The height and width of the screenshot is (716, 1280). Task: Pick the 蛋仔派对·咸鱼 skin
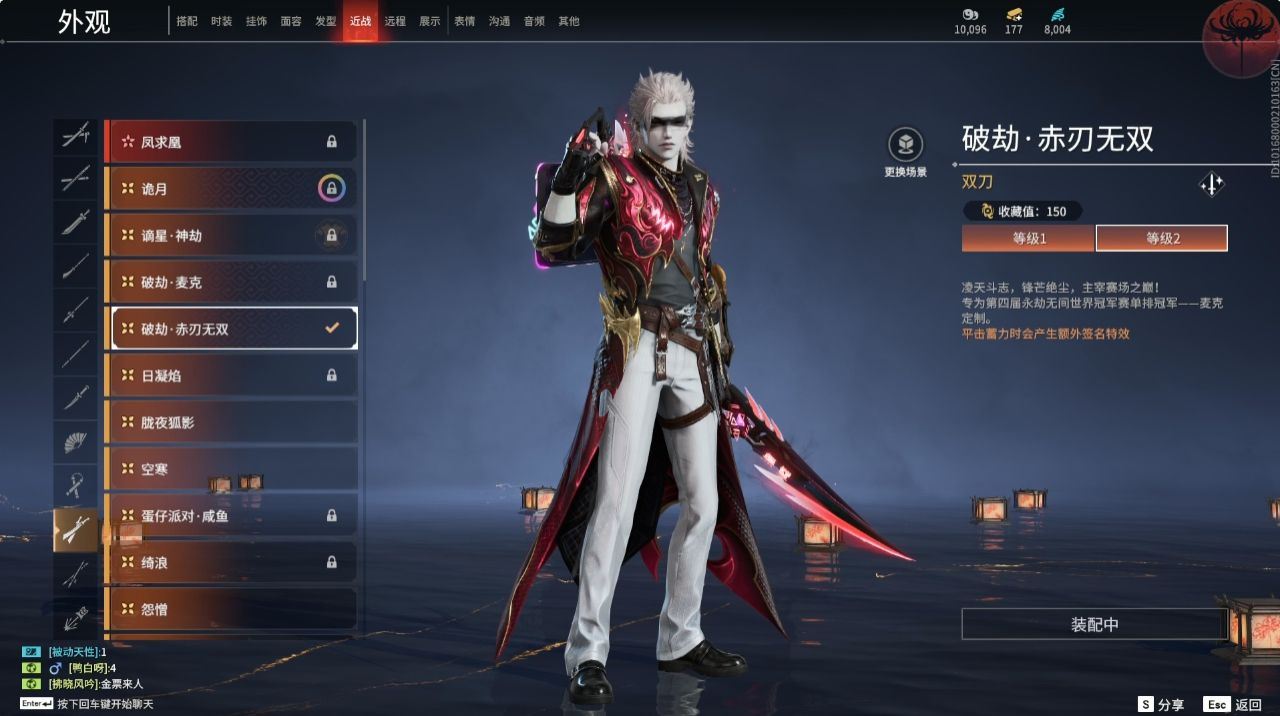[x=231, y=516]
